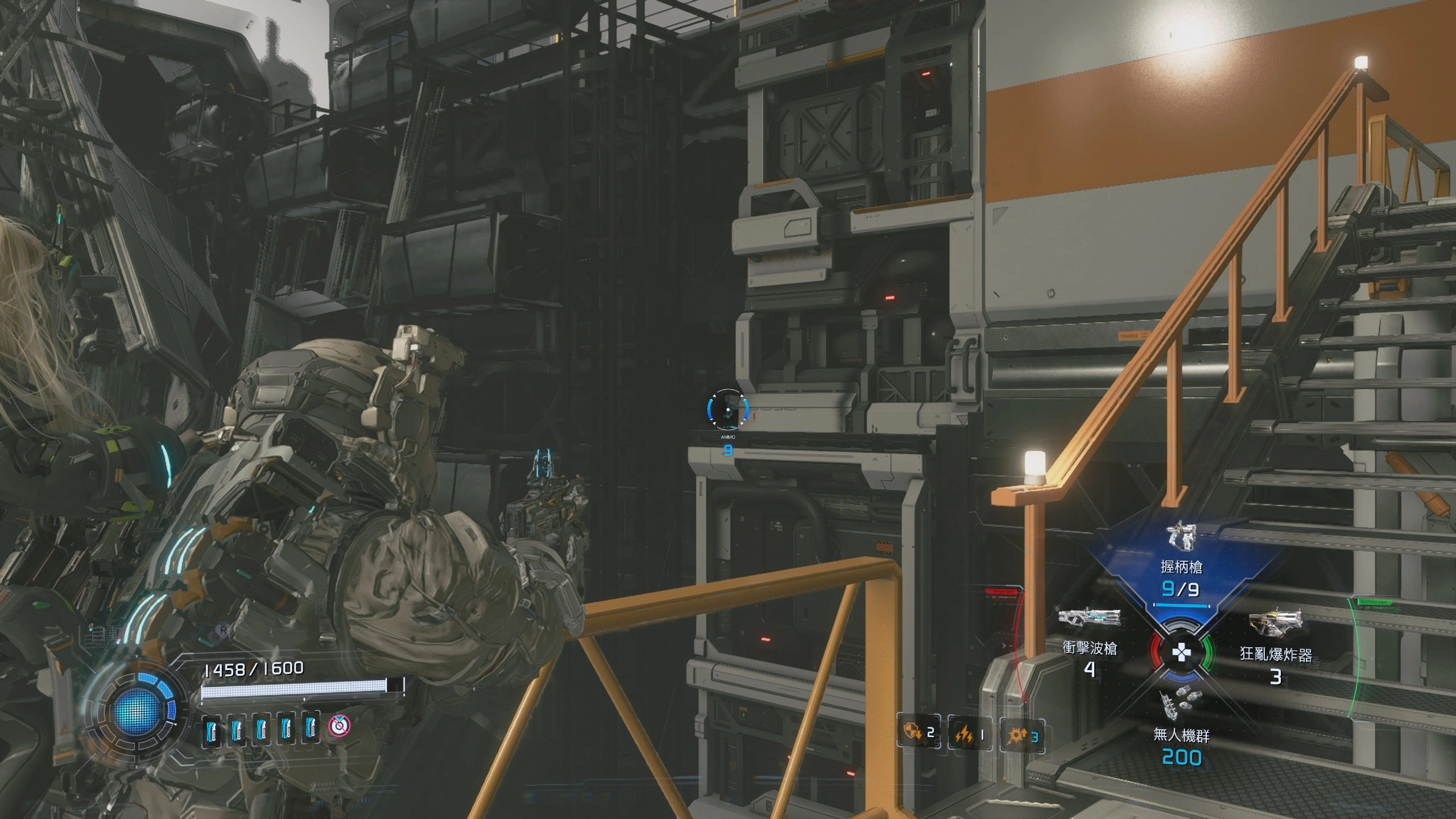Activate the triple lightning bolt item

(964, 735)
